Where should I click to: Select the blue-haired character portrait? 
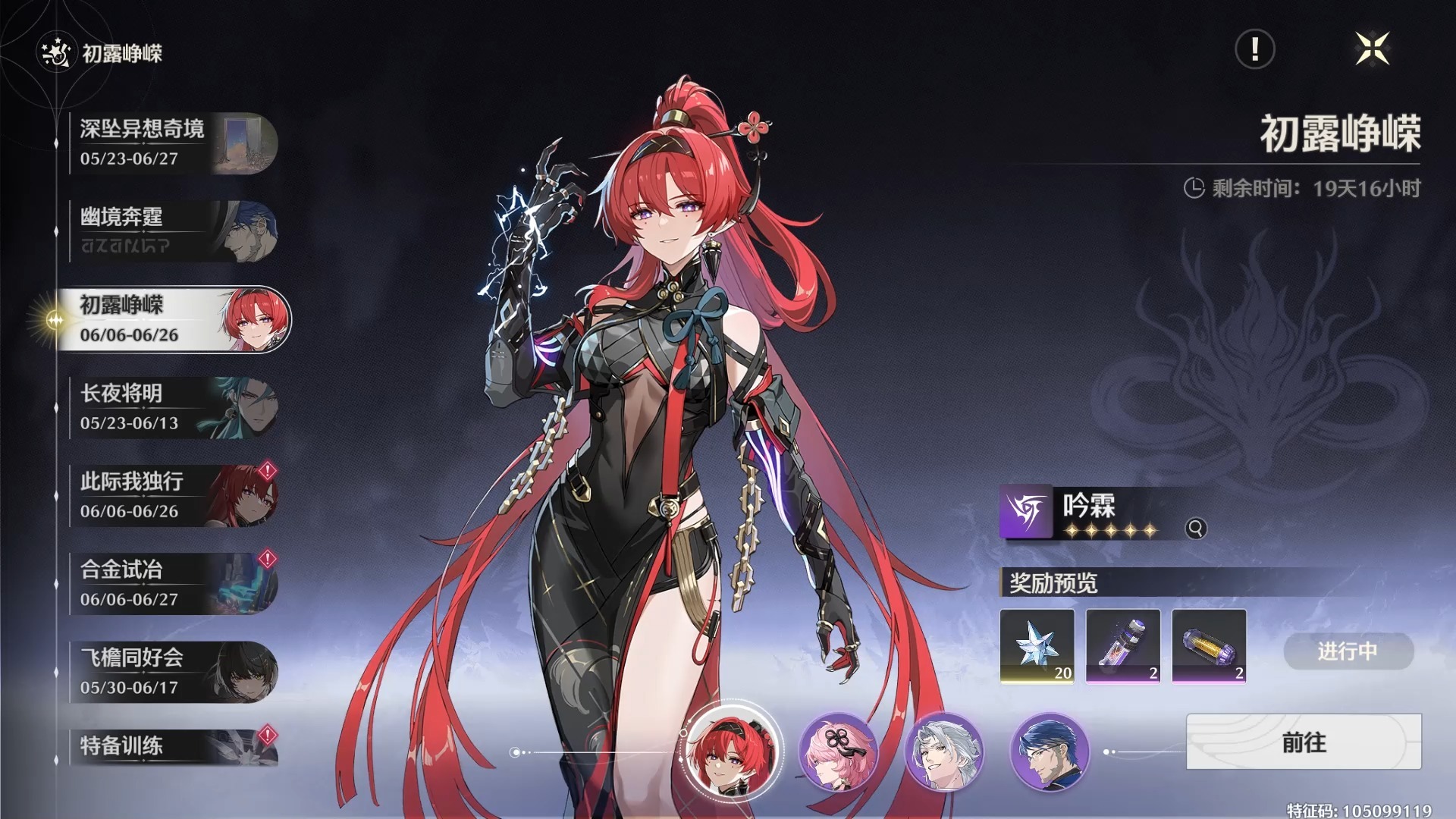pos(1050,752)
